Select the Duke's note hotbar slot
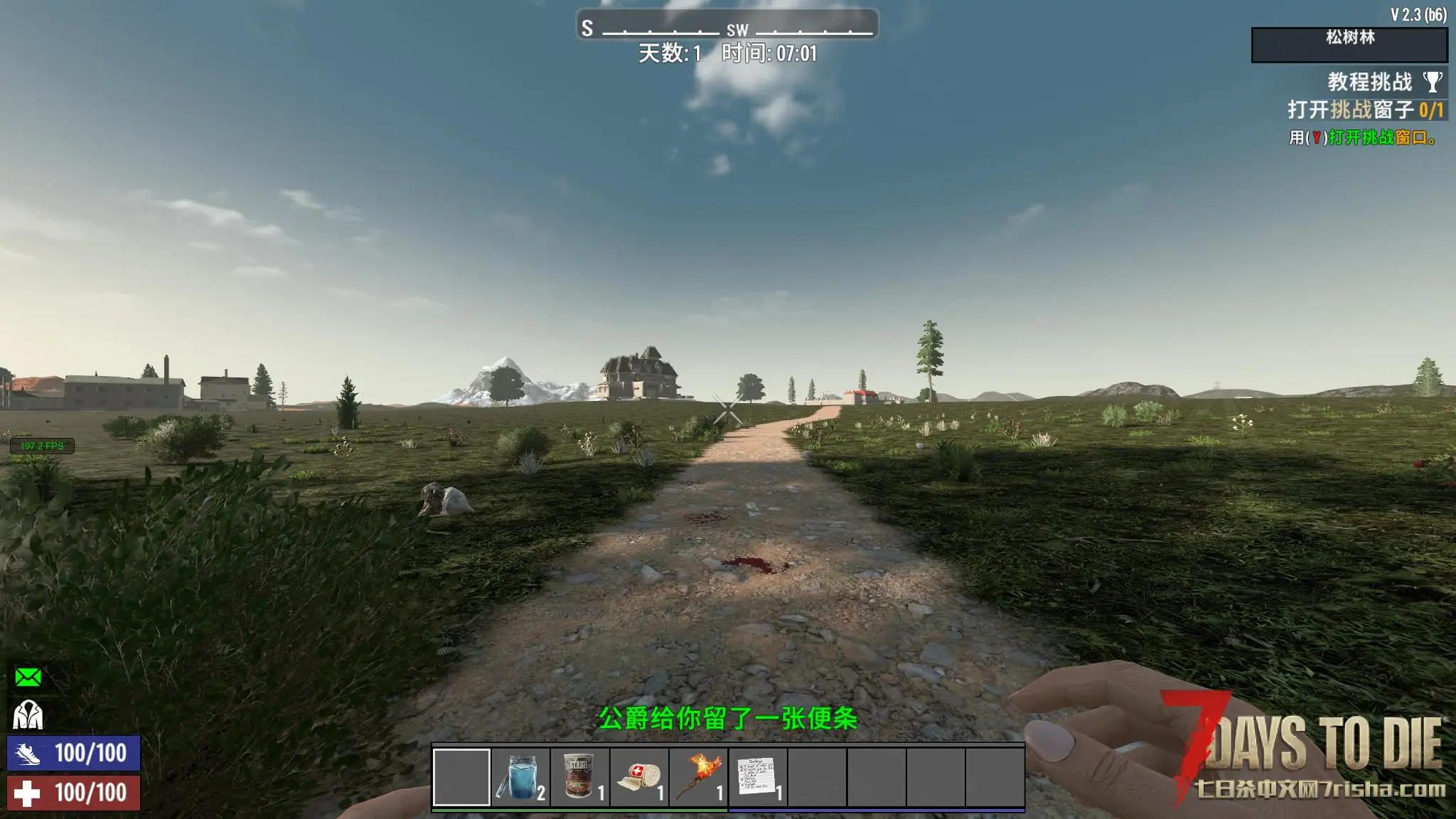Screen dimensions: 1456x819 pyautogui.click(x=758, y=777)
